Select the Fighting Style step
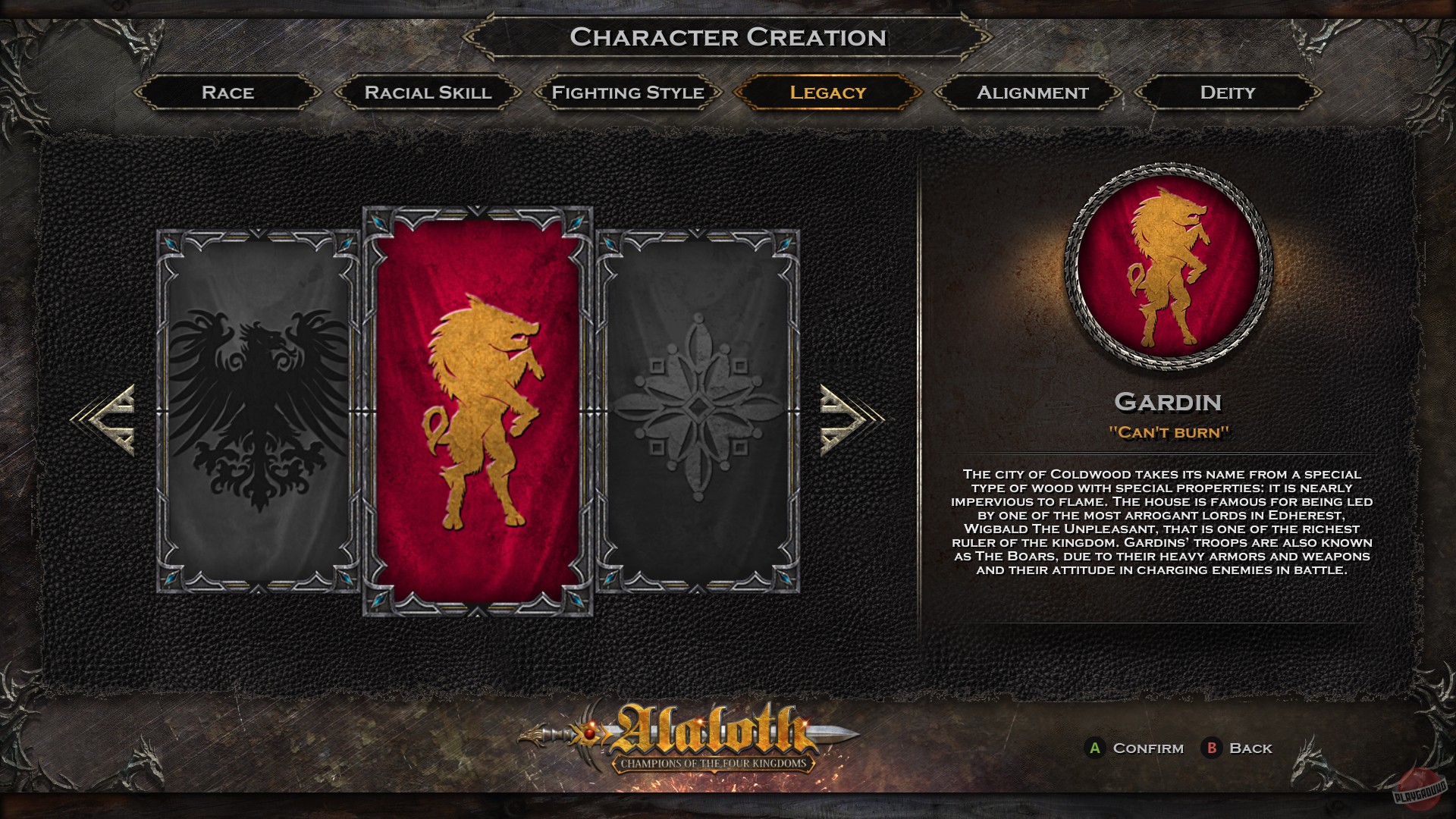The width and height of the screenshot is (1456, 819). point(626,93)
